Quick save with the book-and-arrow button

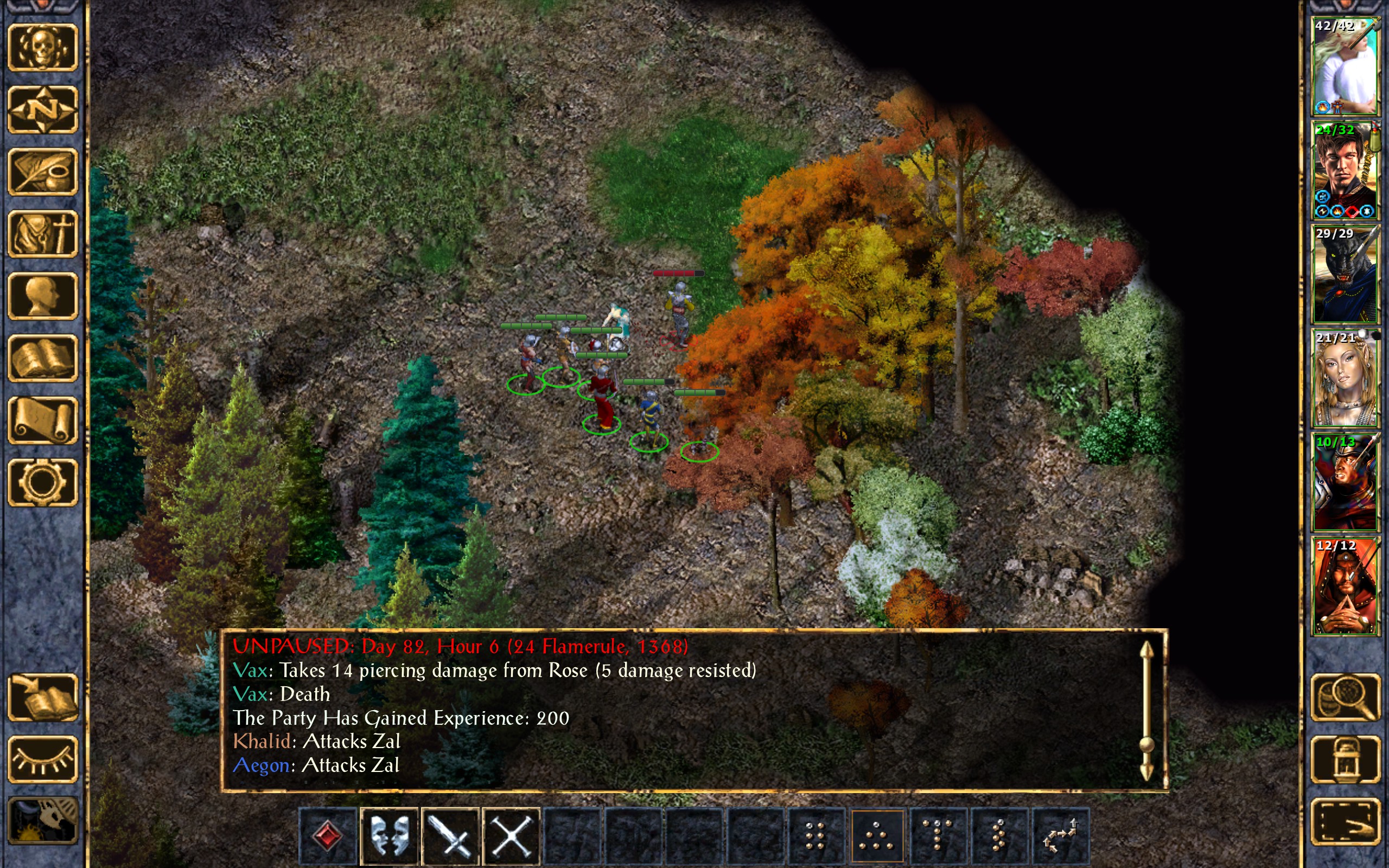42,697
